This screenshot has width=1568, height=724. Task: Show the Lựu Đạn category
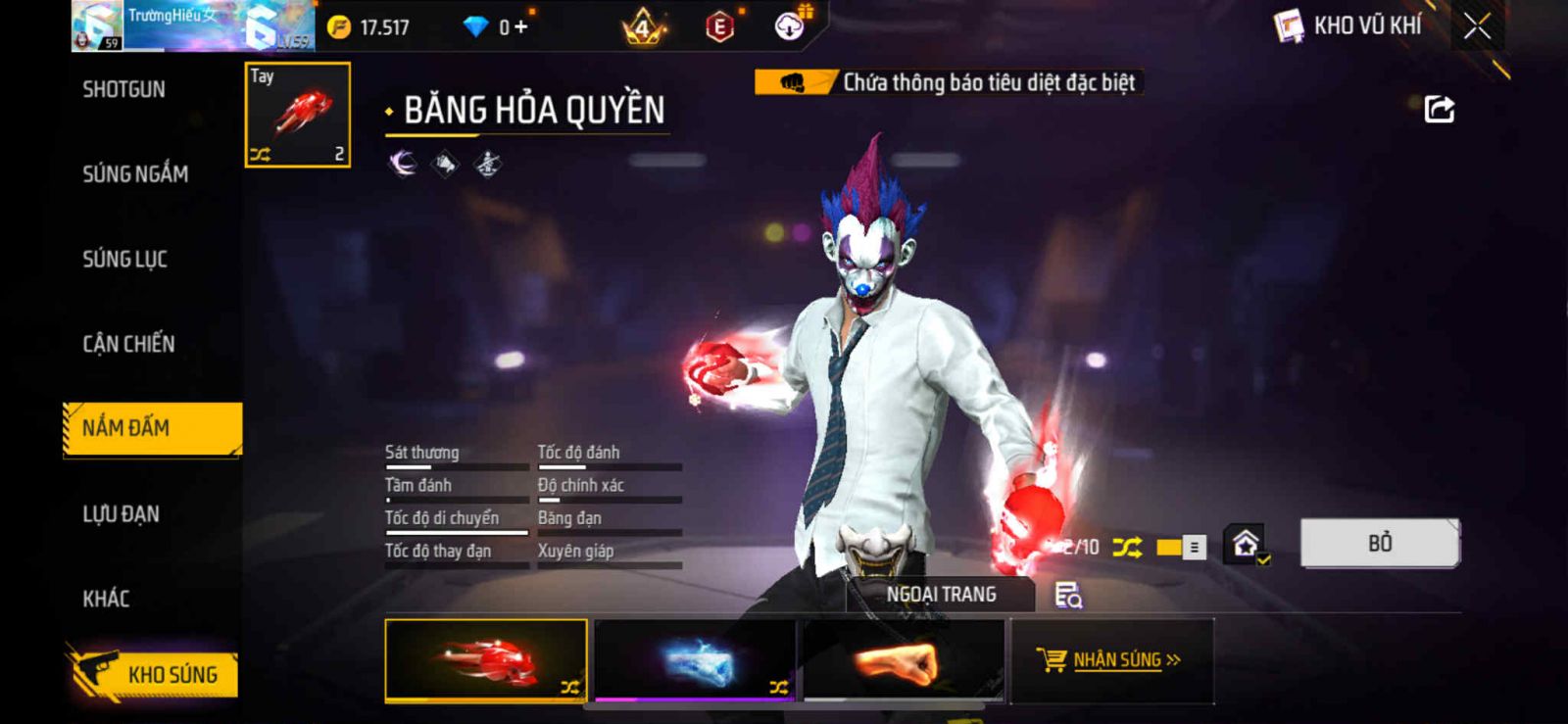pos(121,513)
